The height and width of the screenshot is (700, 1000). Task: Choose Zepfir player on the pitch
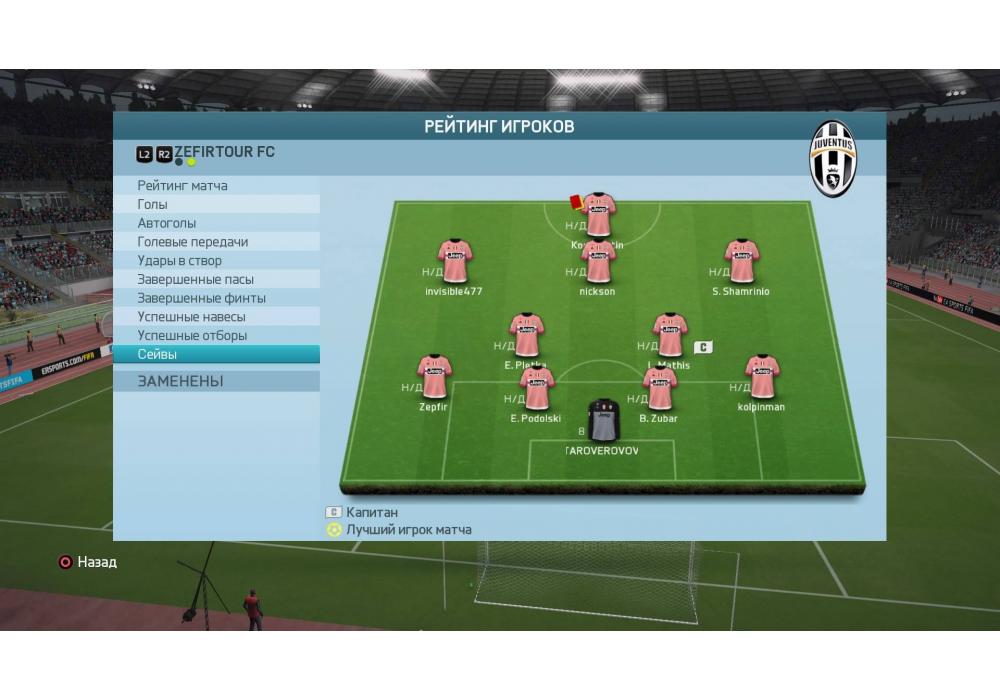point(433,377)
